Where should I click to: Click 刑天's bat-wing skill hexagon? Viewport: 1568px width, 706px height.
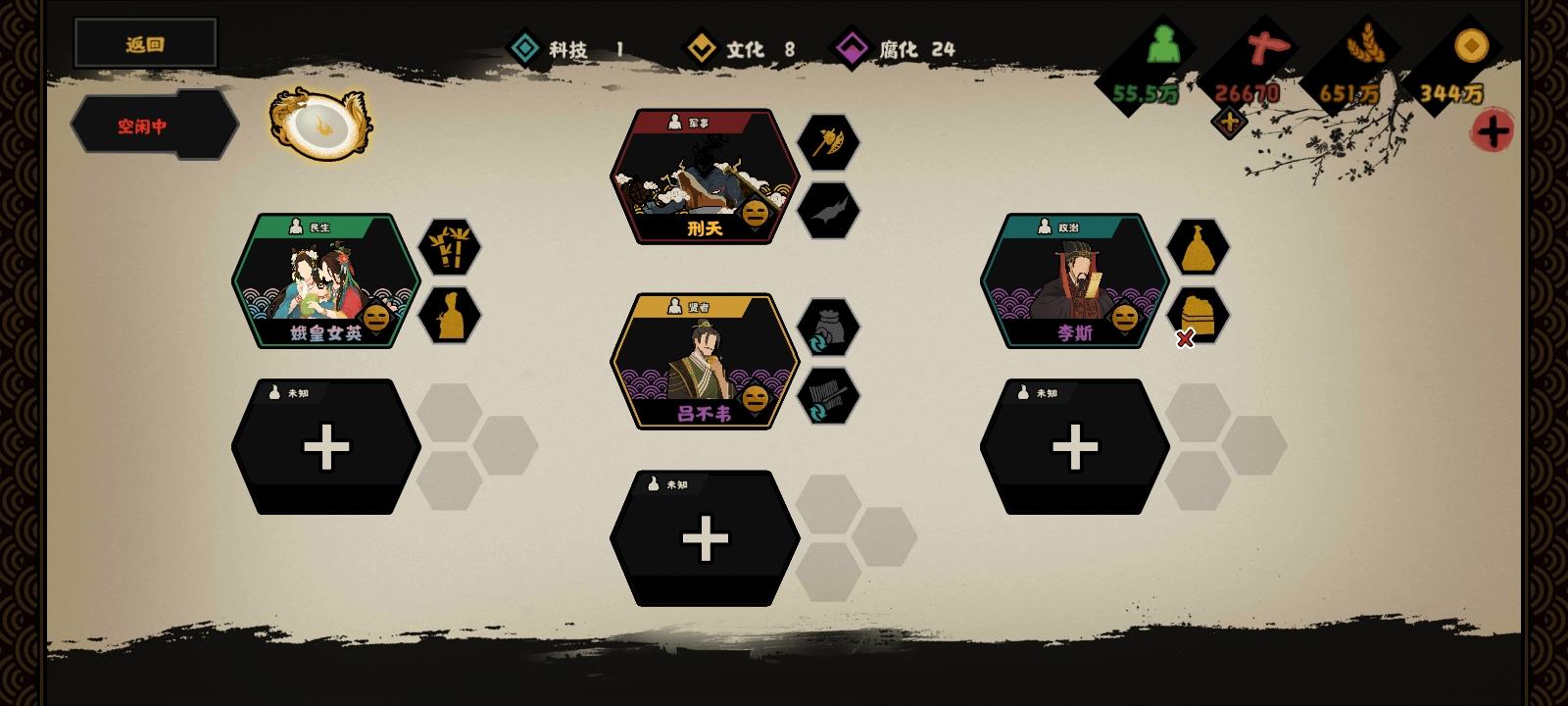[829, 210]
